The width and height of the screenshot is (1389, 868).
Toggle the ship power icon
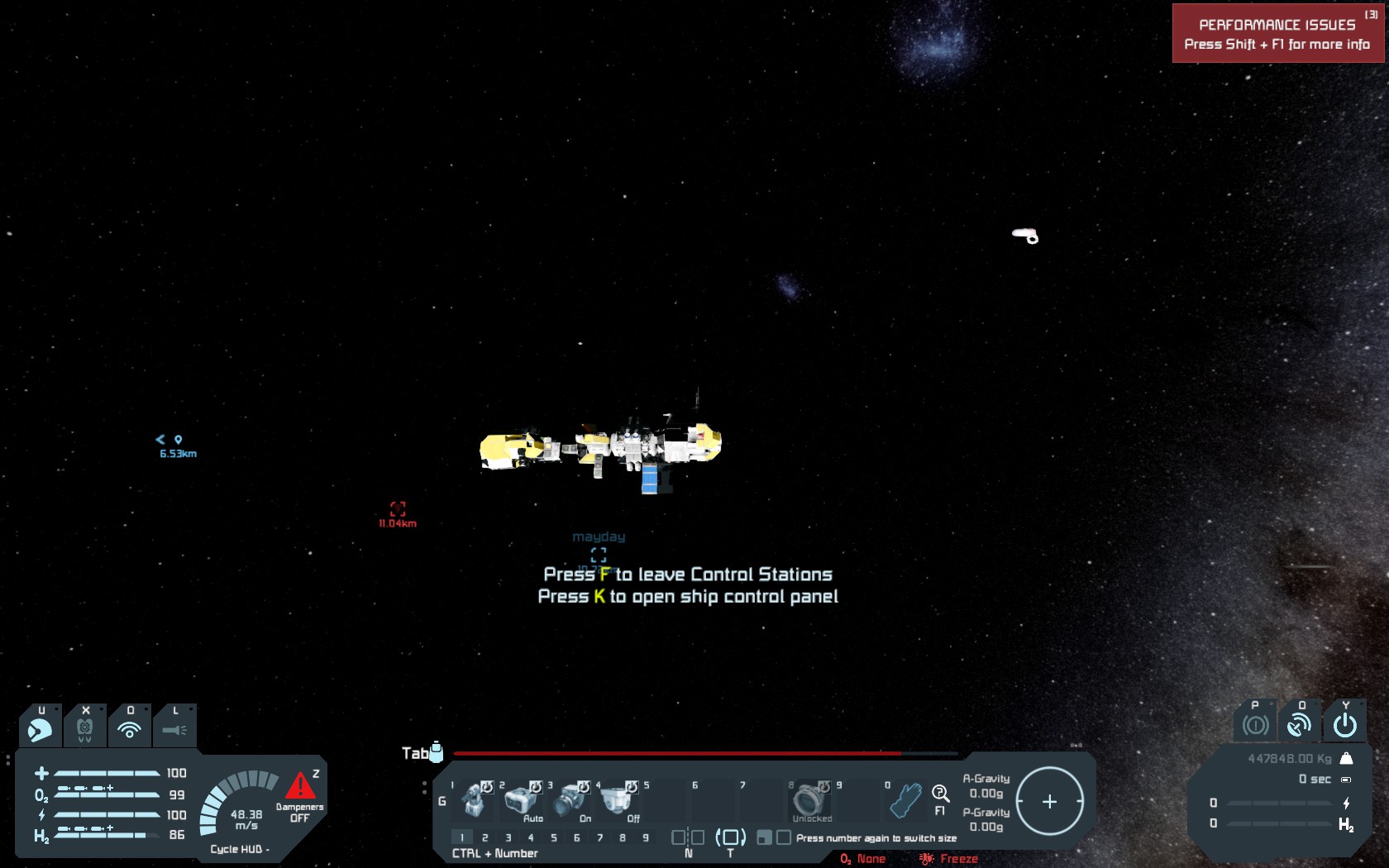(1345, 725)
